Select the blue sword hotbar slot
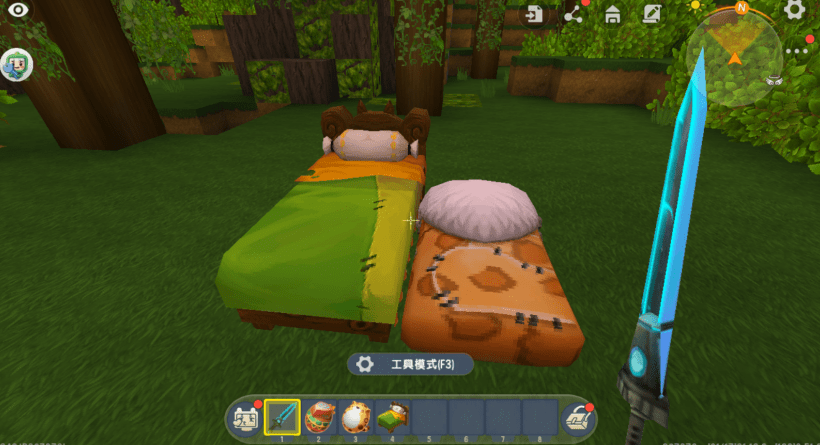This screenshot has width=820, height=445. tap(282, 416)
